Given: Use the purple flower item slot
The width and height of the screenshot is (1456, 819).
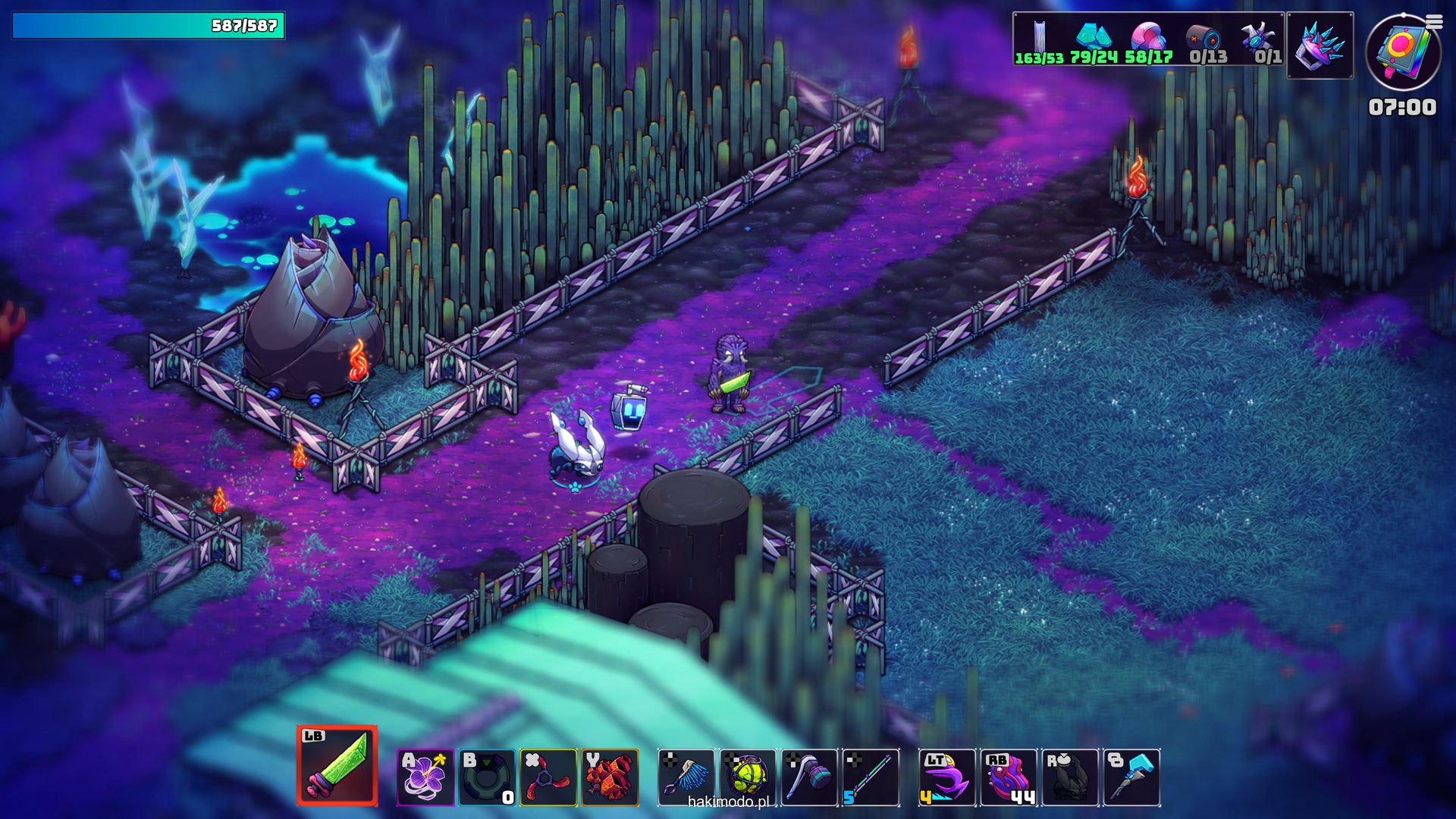Looking at the screenshot, I should pos(425,777).
